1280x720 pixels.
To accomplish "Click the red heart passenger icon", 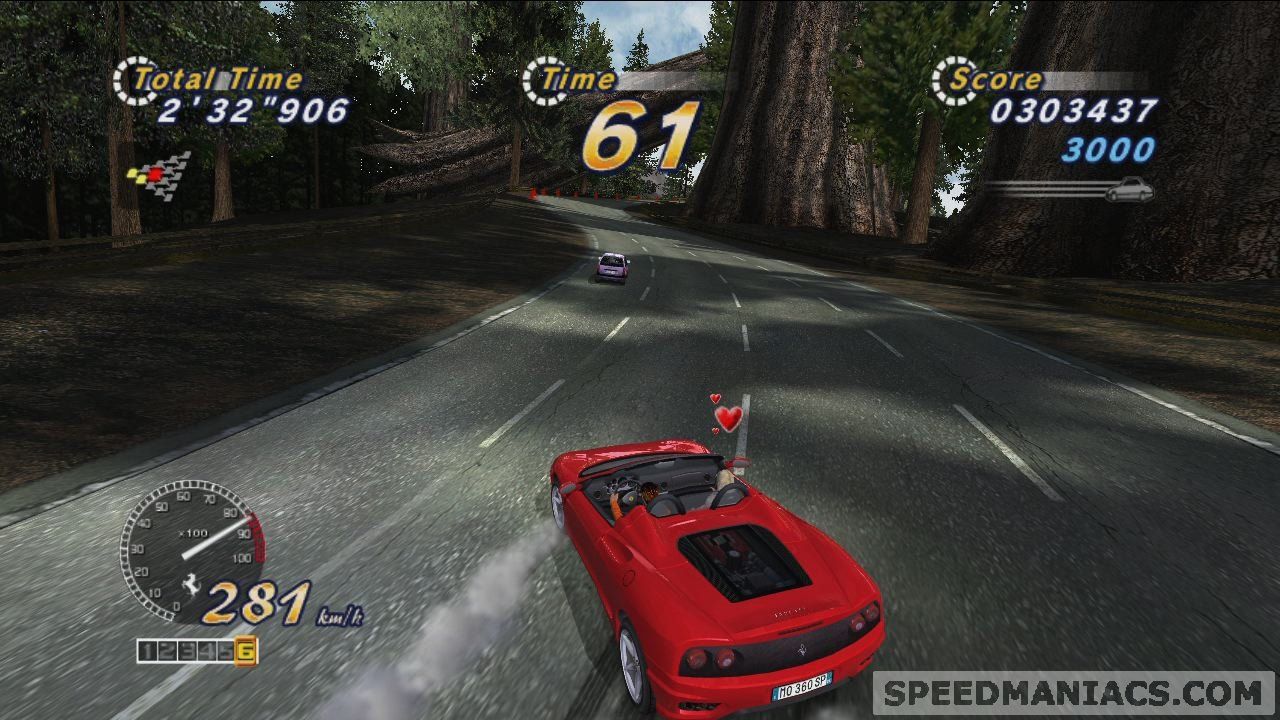I will [730, 418].
